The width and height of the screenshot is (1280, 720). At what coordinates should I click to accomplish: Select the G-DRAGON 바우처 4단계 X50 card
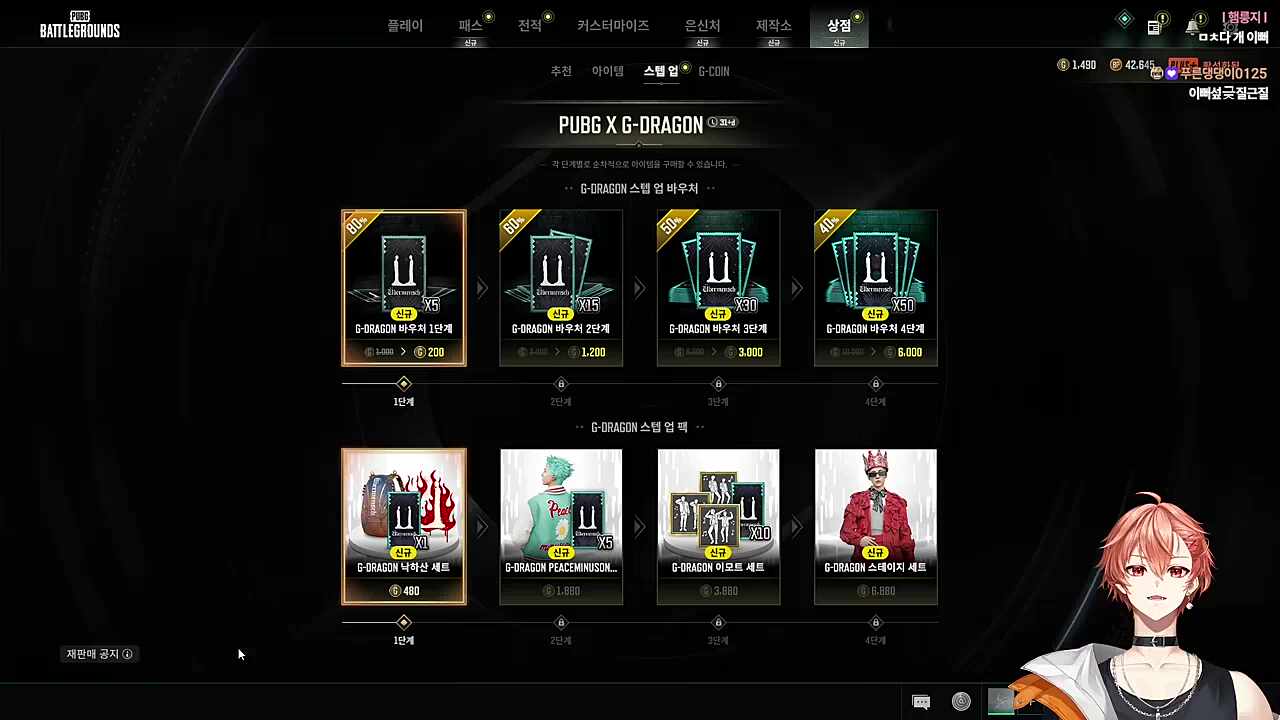(875, 288)
